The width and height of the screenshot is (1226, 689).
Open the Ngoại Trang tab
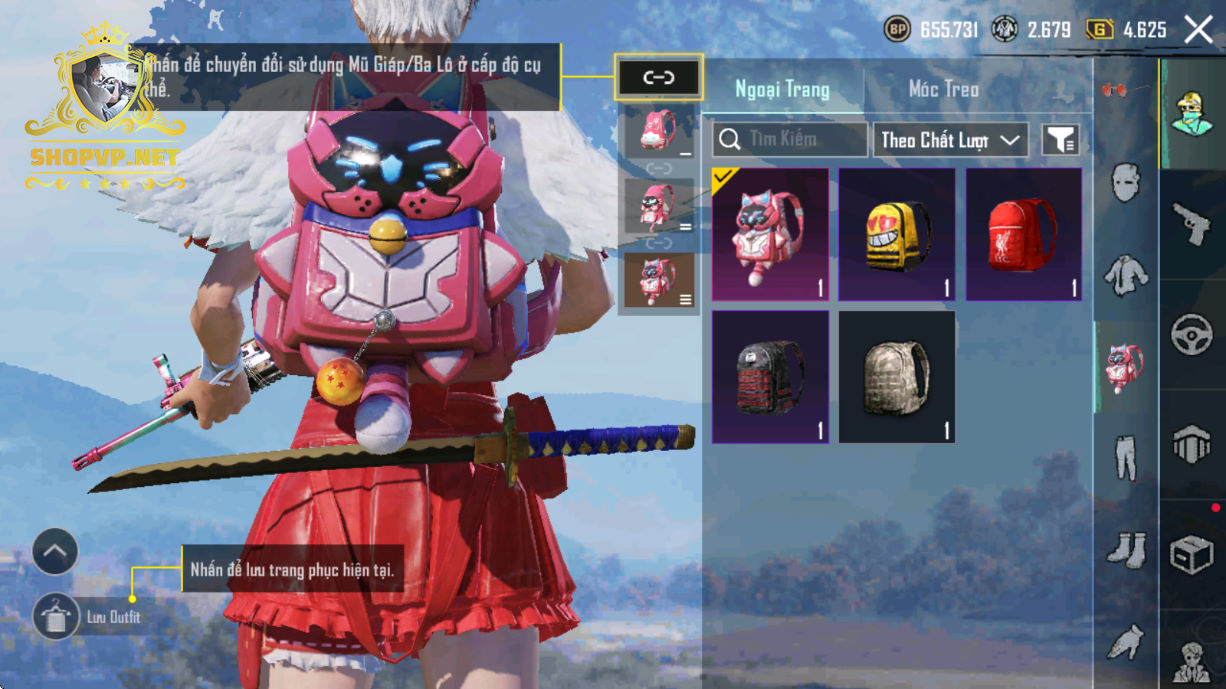782,89
